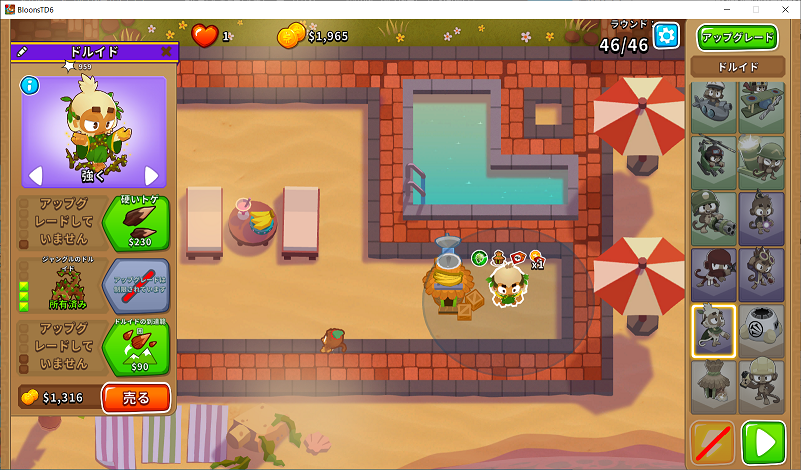Screen dimensions: 801x470
Task: Sell the Druid with the red 売る button
Action: [135, 398]
